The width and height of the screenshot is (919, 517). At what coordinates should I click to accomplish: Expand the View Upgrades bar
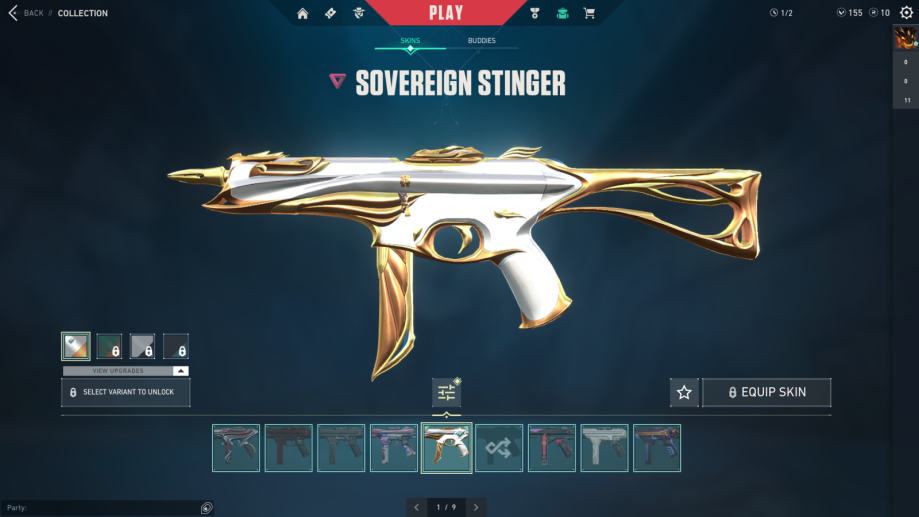pos(125,371)
